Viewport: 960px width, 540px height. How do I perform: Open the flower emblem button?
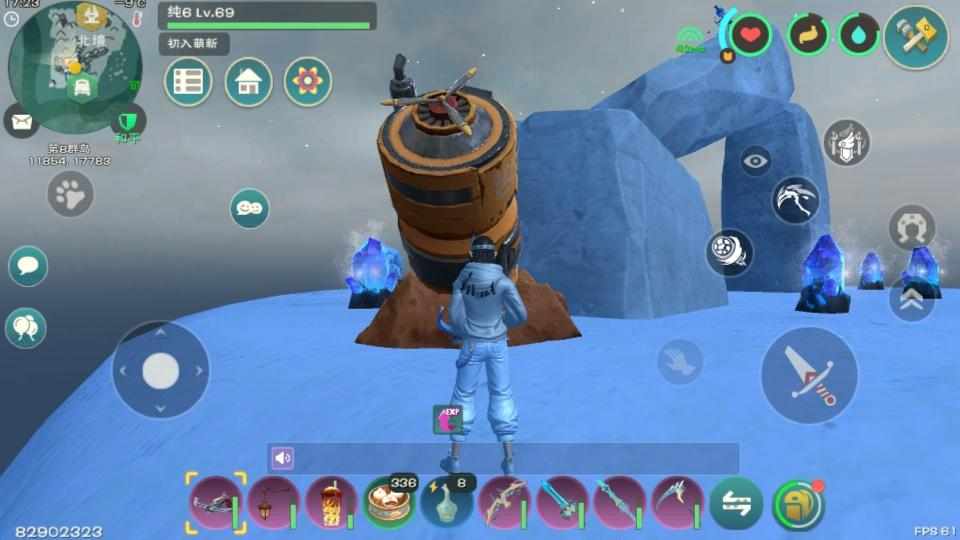pos(308,82)
